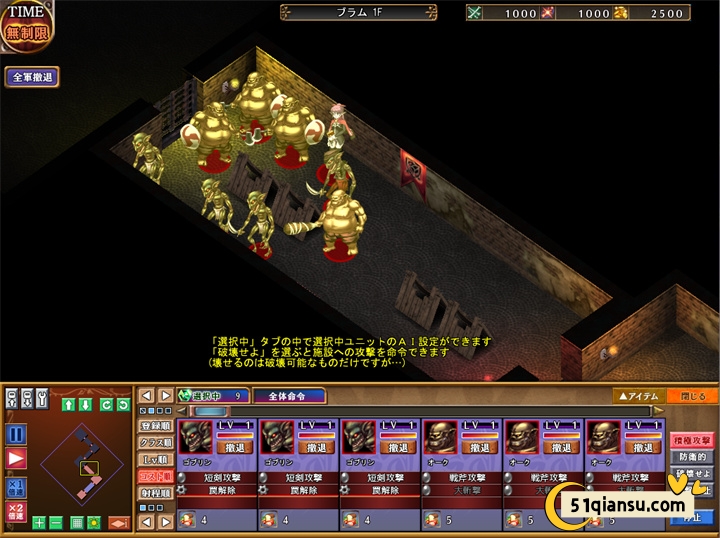Pause the game with the blue pause button
Viewport: 720px width, 538px height.
tap(15, 434)
